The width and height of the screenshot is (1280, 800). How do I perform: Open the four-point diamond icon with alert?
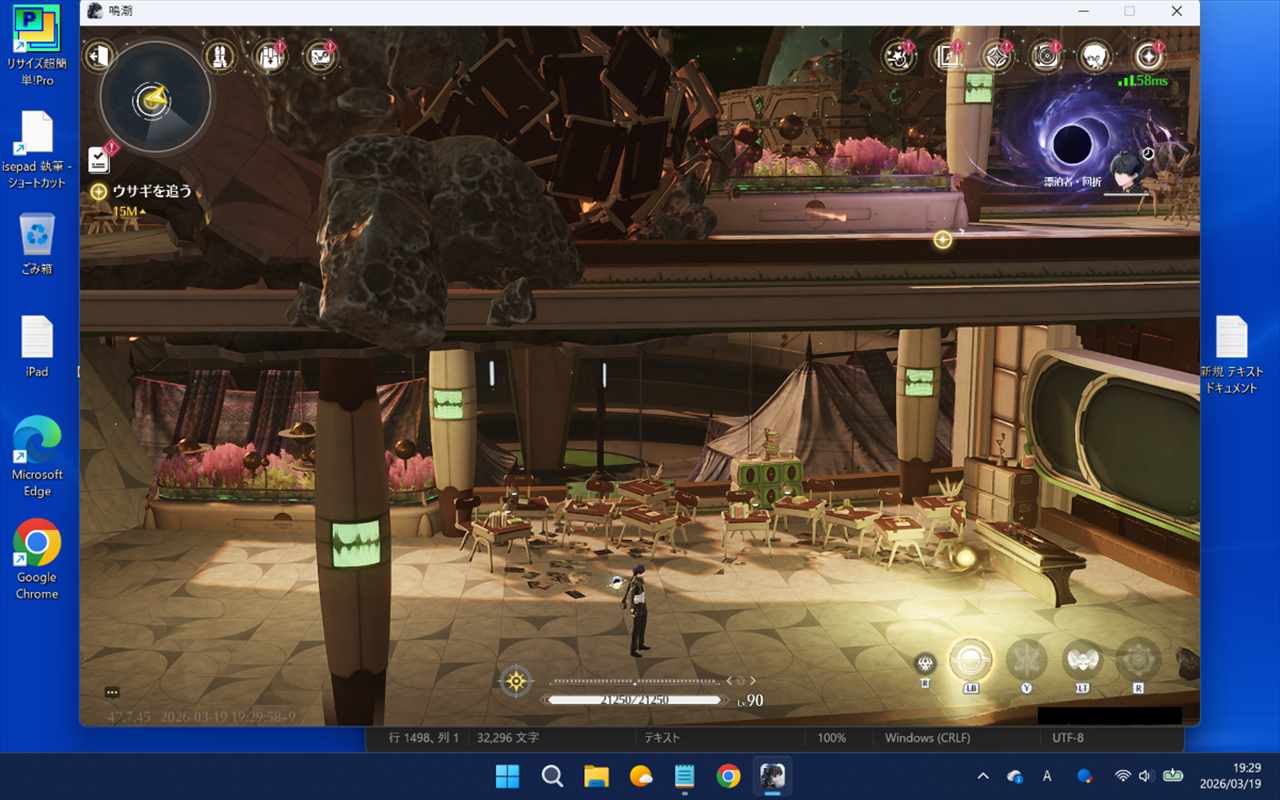[x=996, y=56]
